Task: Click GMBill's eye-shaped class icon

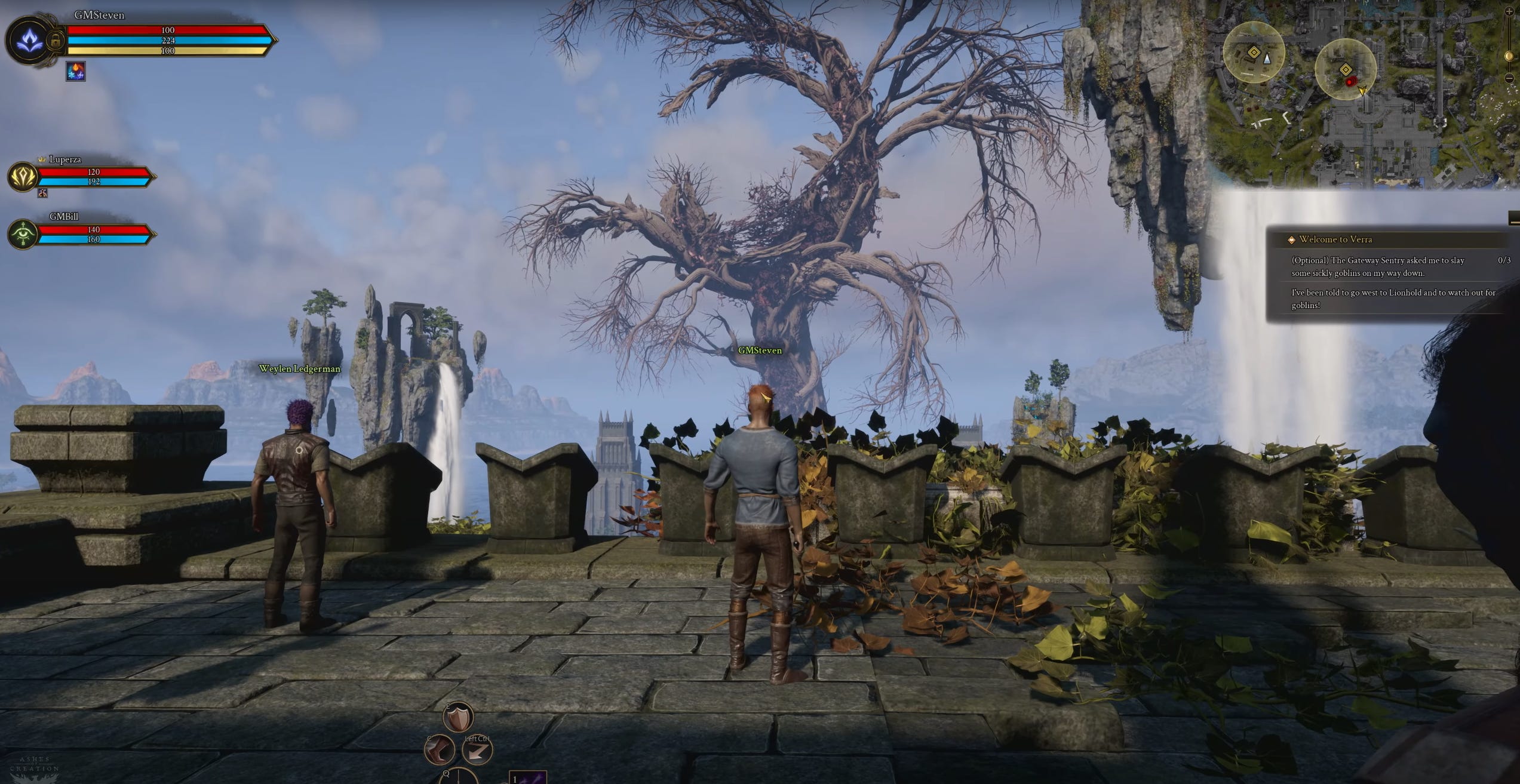Action: tap(23, 234)
